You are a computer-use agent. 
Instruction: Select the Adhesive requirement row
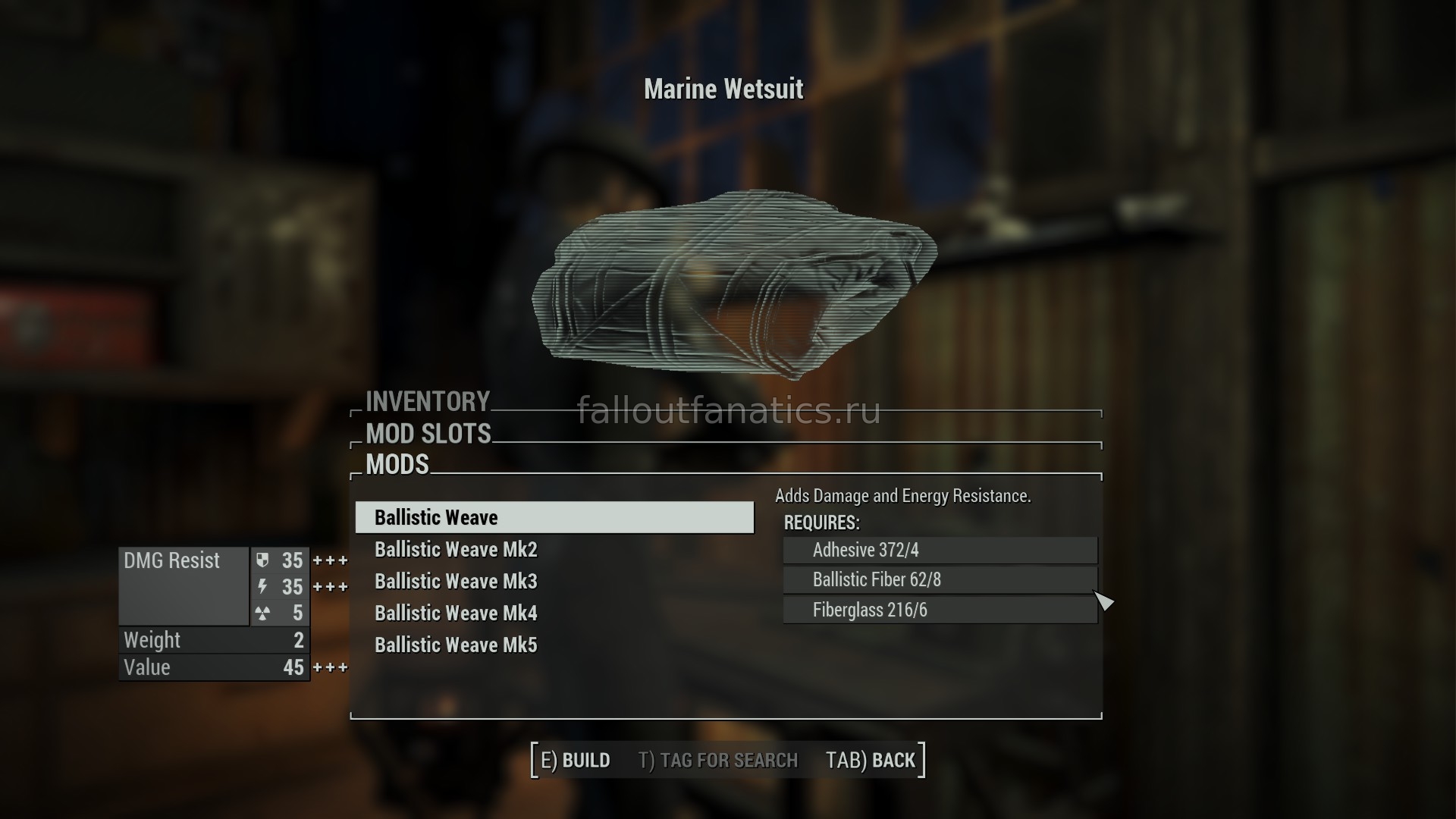940,551
